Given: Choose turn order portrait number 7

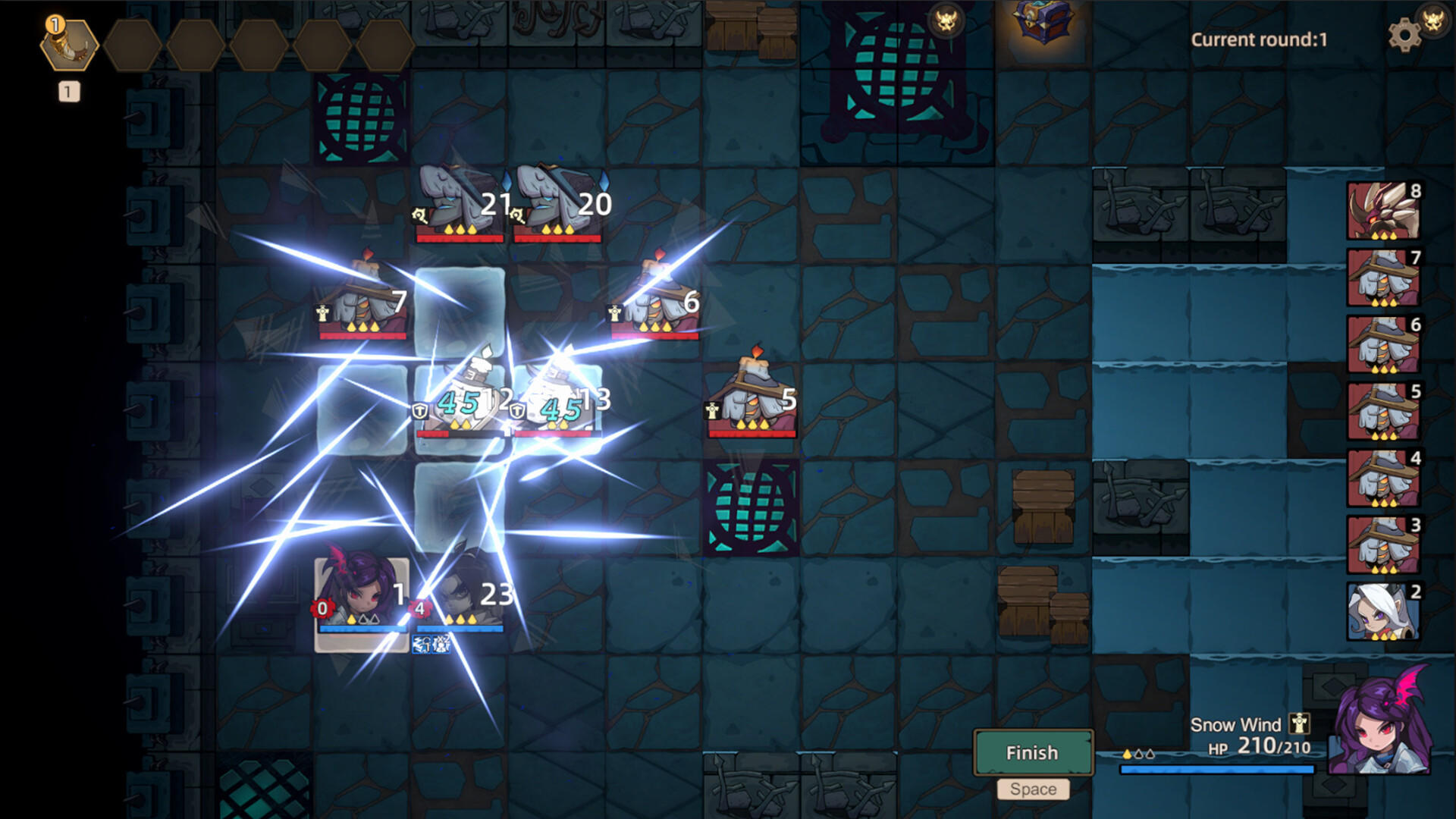Looking at the screenshot, I should point(1383,277).
